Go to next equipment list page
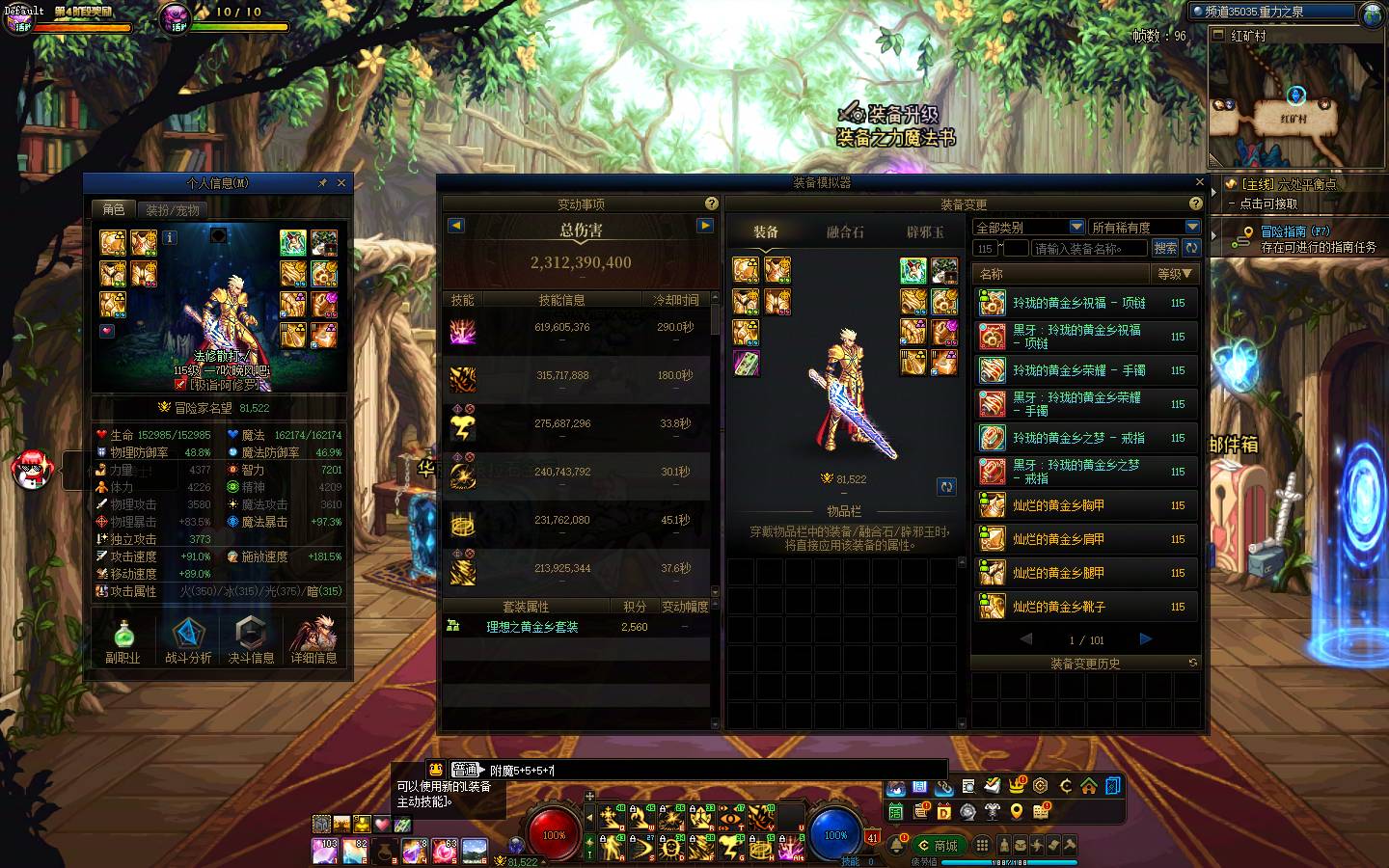Screen dimensions: 1389x868 point(1145,638)
